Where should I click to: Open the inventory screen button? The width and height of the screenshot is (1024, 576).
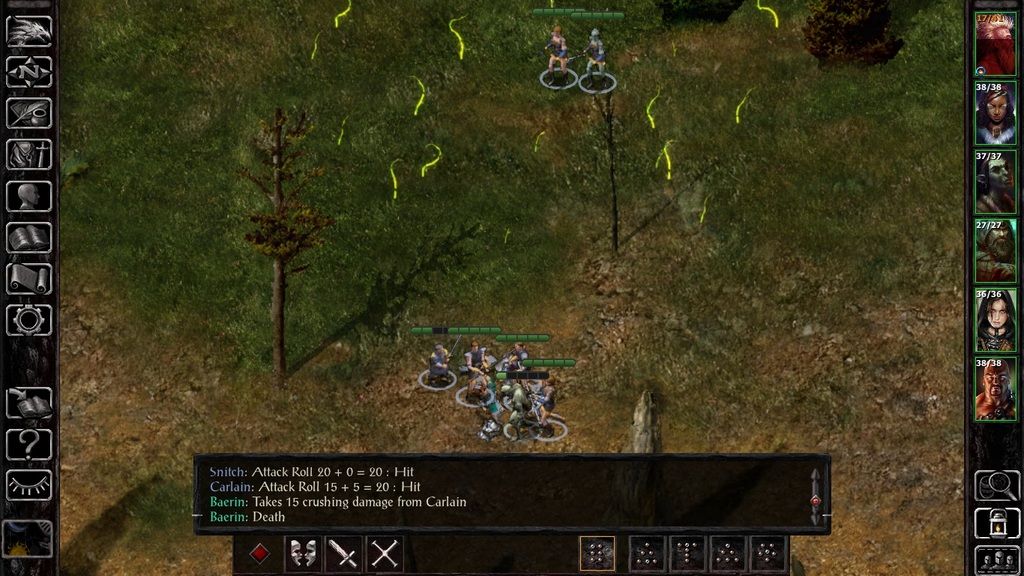pyautogui.click(x=29, y=155)
